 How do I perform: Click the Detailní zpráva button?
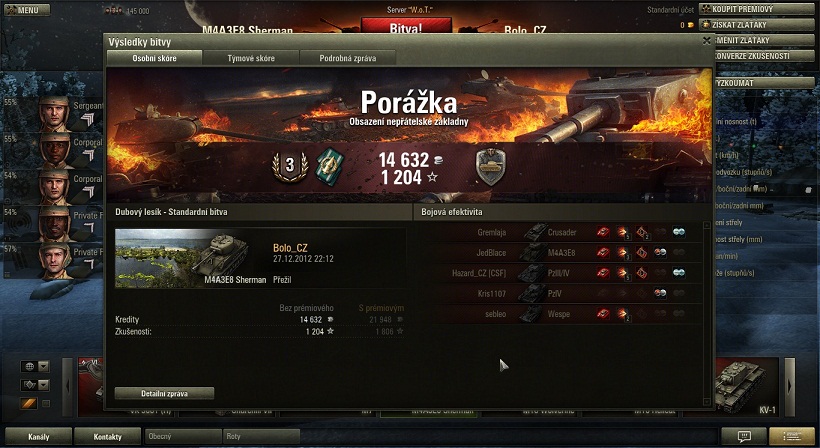point(164,393)
